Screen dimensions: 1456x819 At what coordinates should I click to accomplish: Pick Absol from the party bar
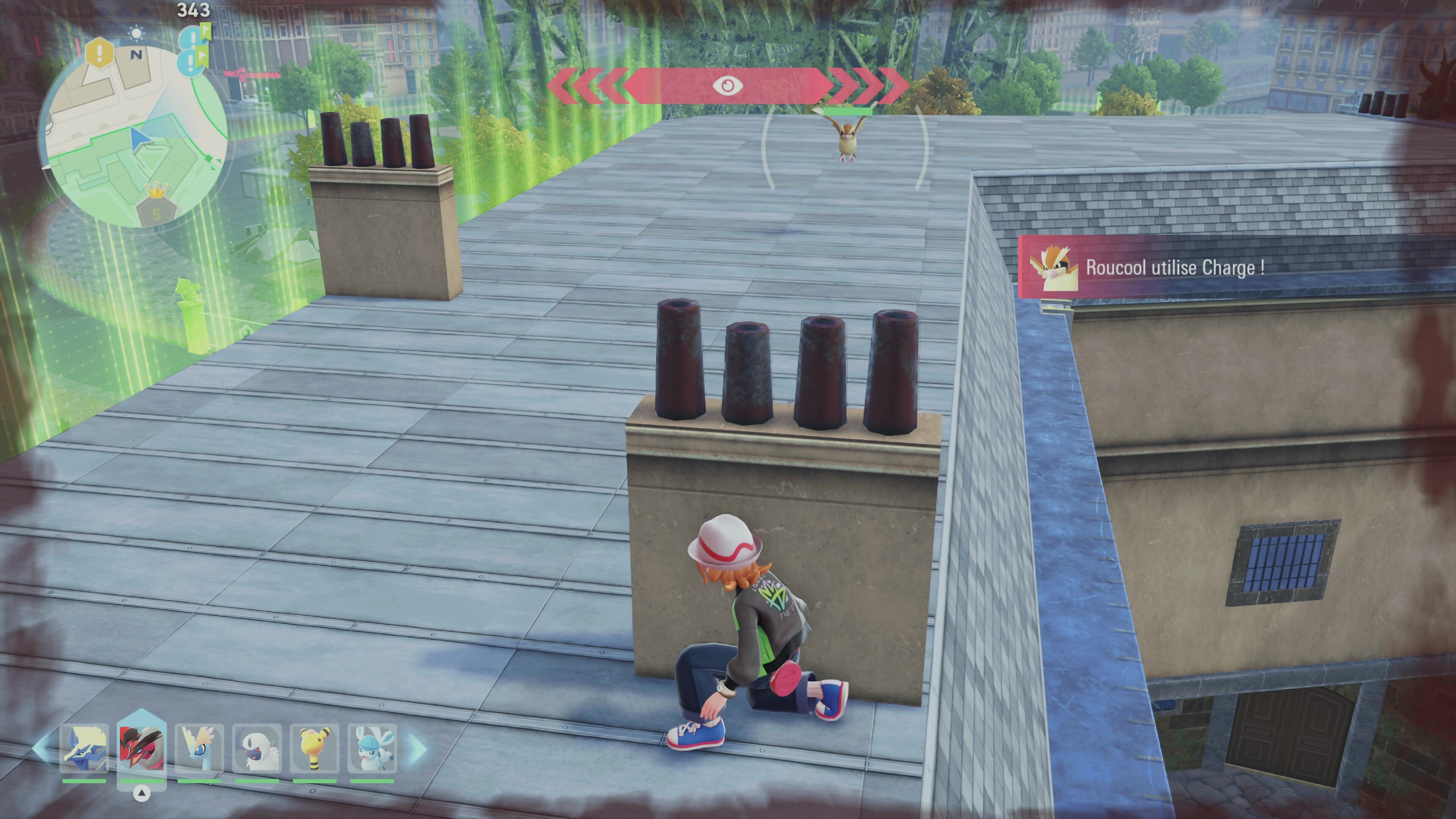[x=257, y=748]
